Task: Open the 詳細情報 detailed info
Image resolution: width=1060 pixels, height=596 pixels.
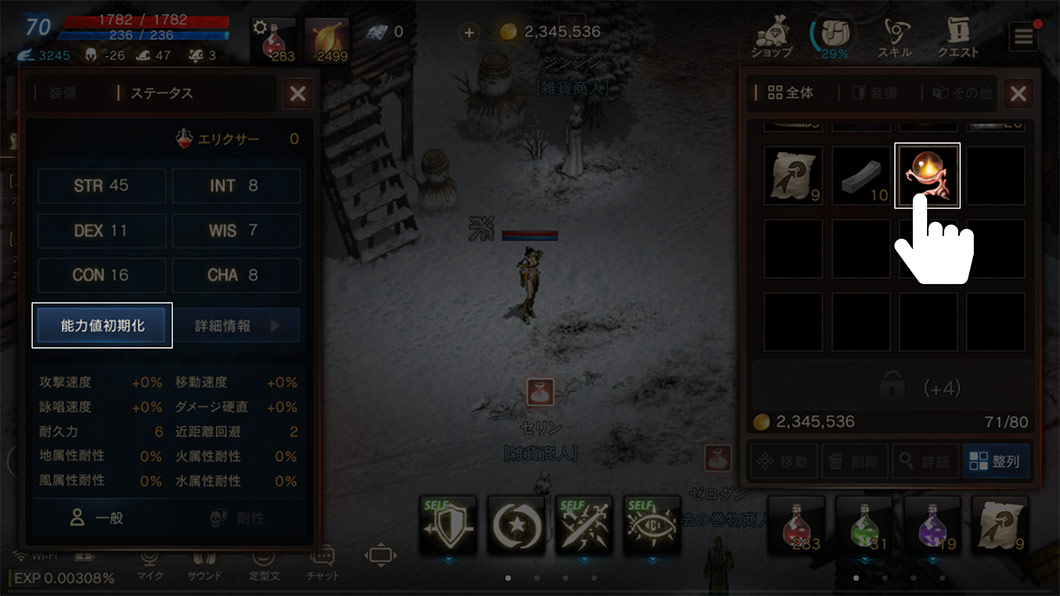Action: point(237,326)
